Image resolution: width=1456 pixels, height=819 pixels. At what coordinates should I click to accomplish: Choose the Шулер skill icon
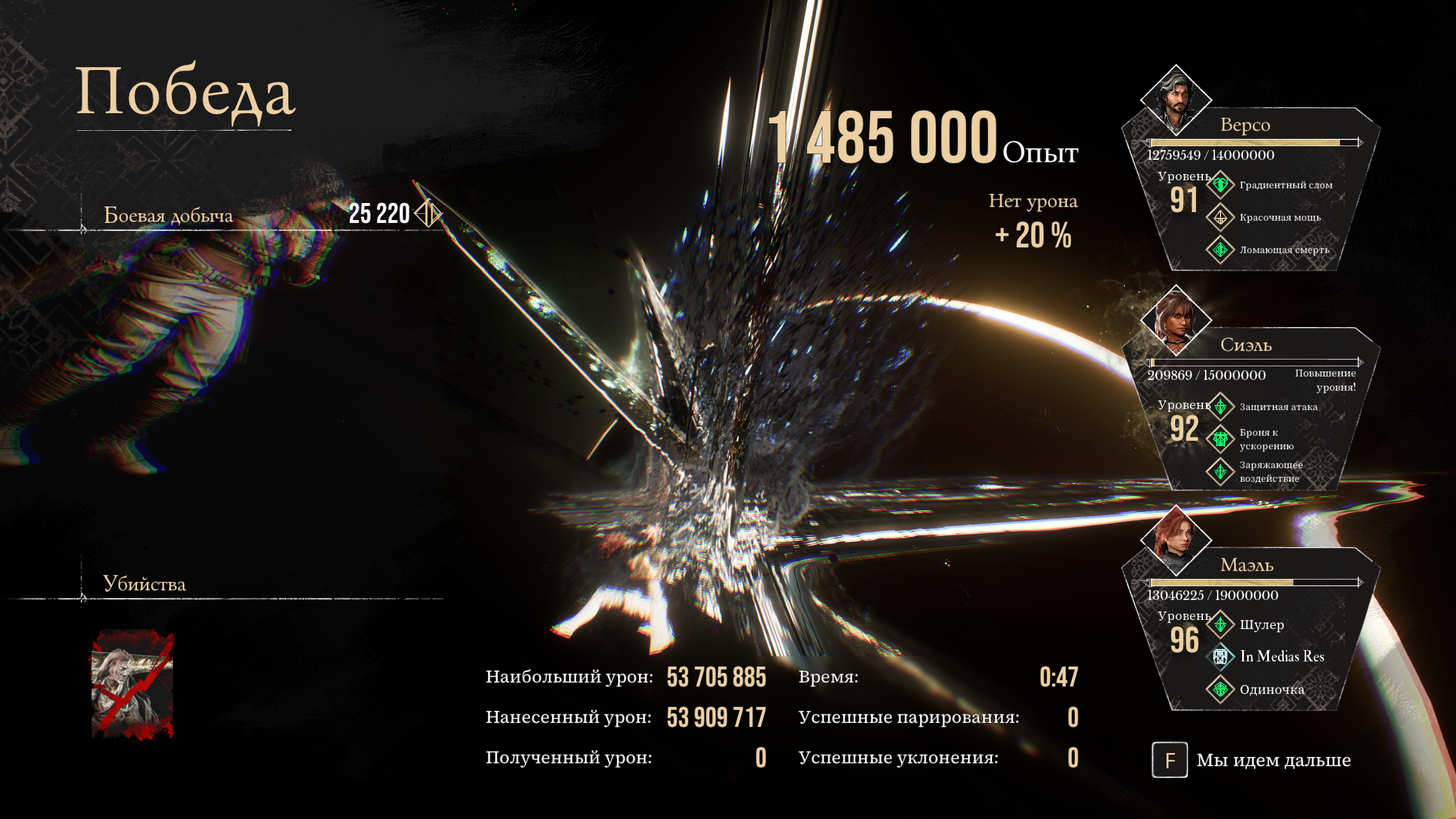tap(1220, 624)
